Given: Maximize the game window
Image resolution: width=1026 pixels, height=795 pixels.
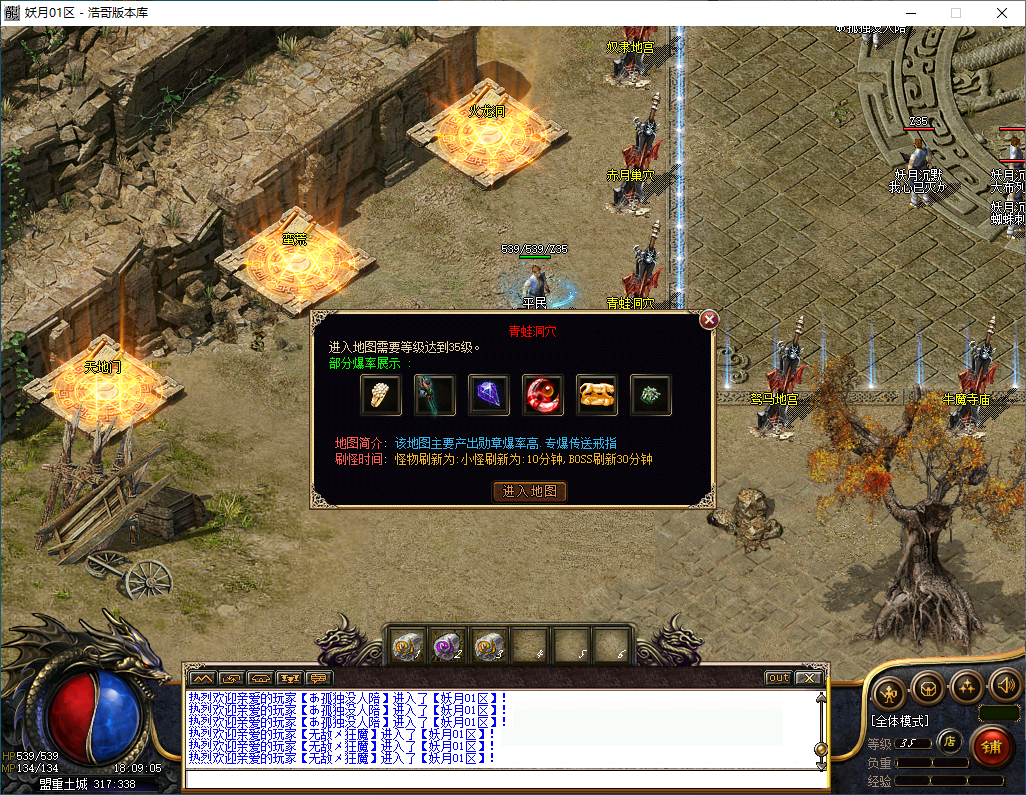Looking at the screenshot, I should pos(955,13).
